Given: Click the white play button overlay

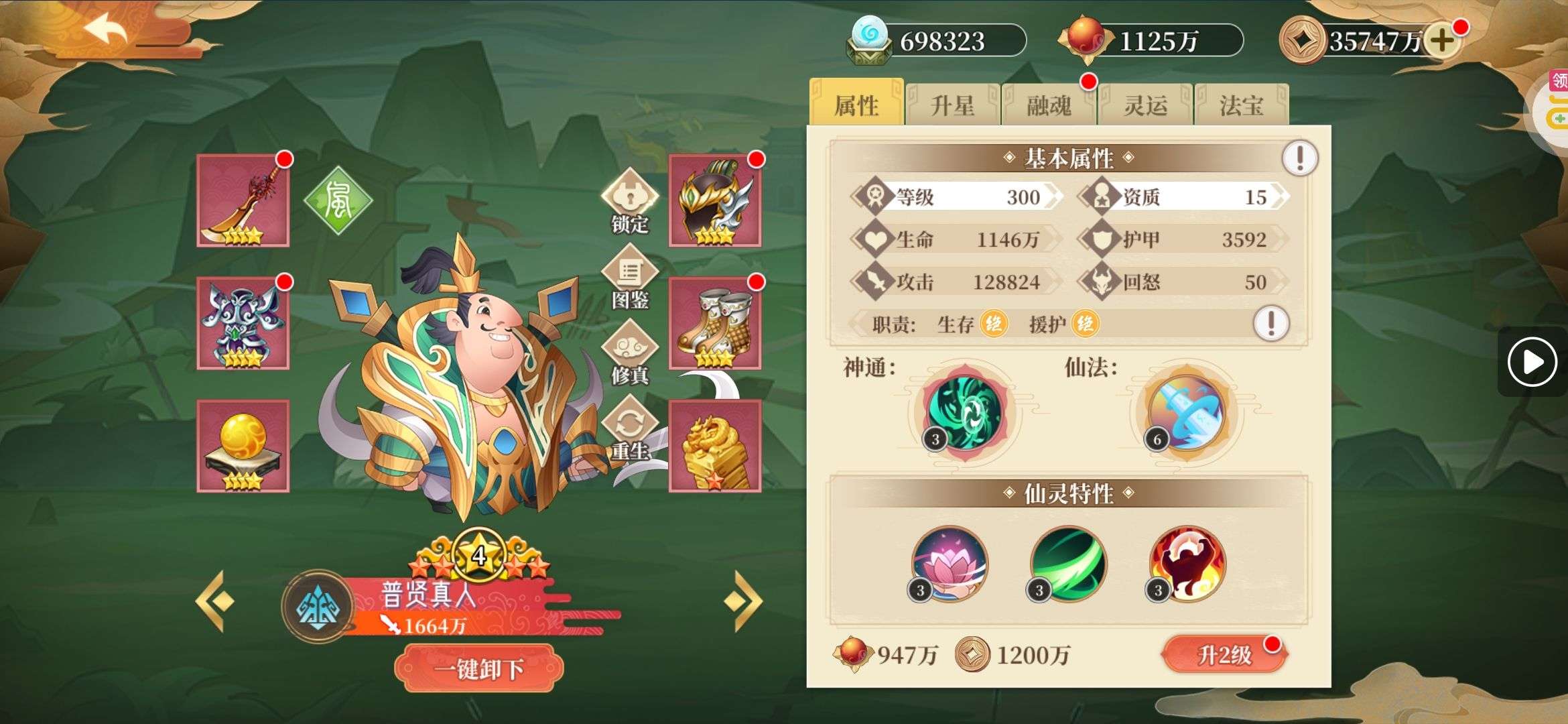Looking at the screenshot, I should 1532,362.
